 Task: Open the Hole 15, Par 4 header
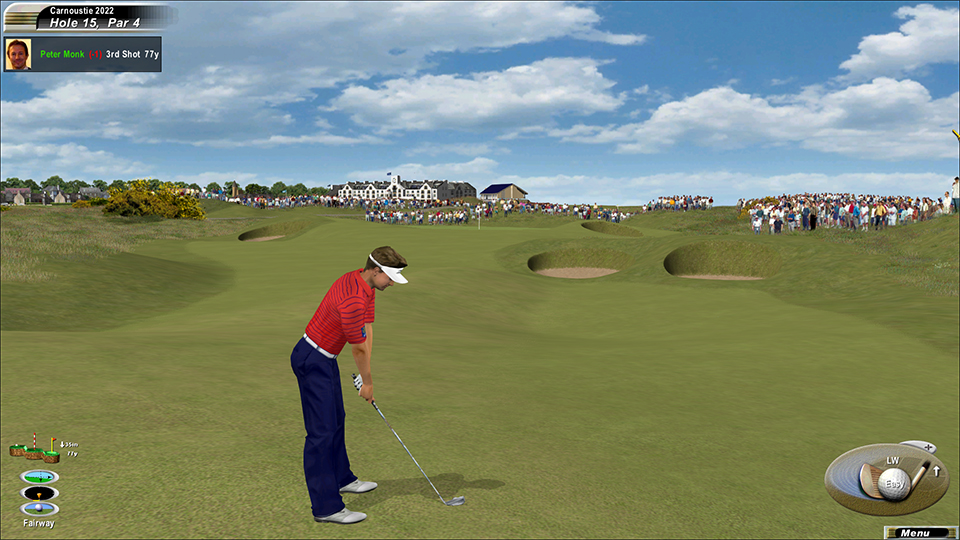coord(95,22)
